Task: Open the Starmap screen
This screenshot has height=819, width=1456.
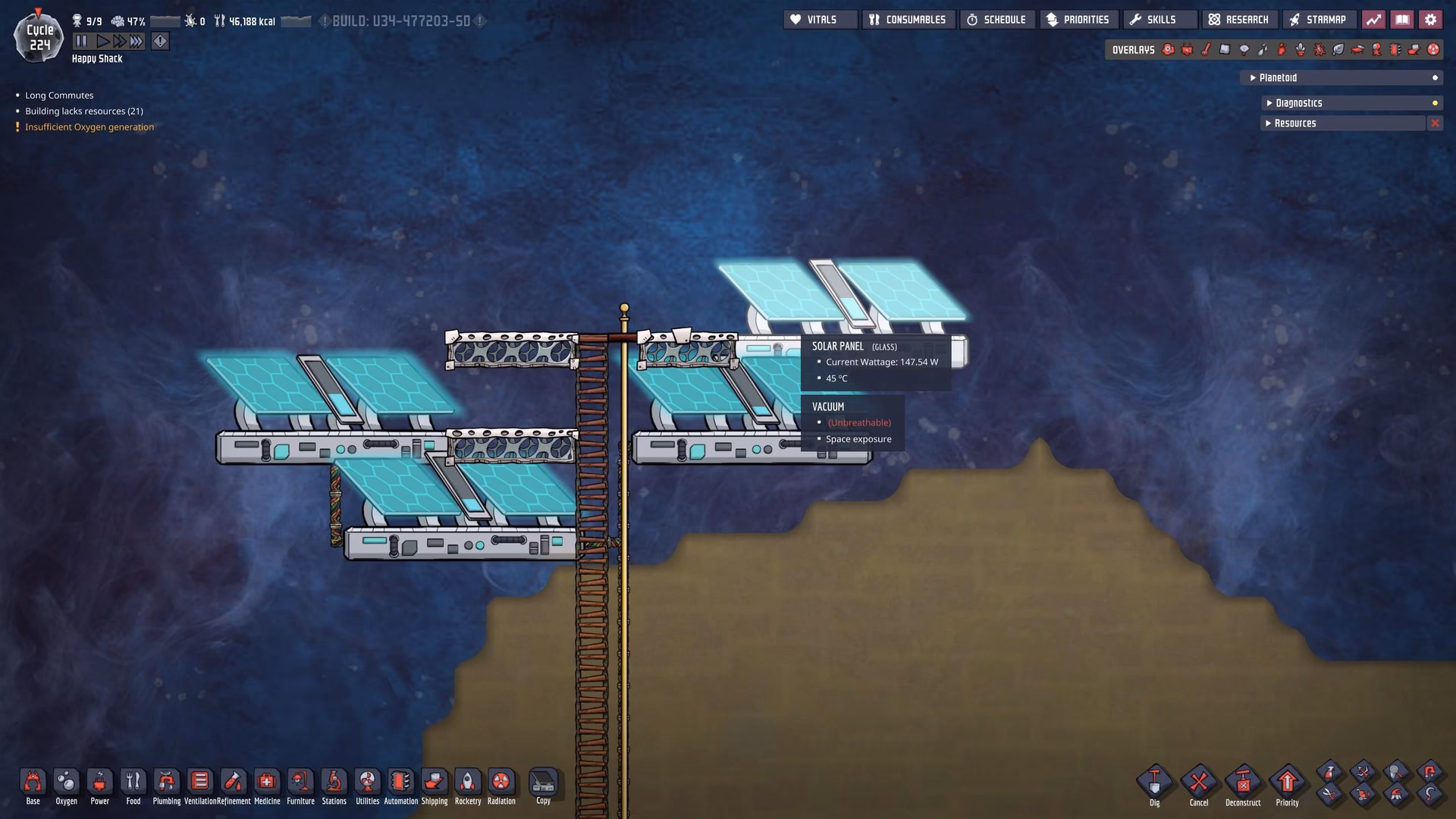Action: click(x=1319, y=19)
